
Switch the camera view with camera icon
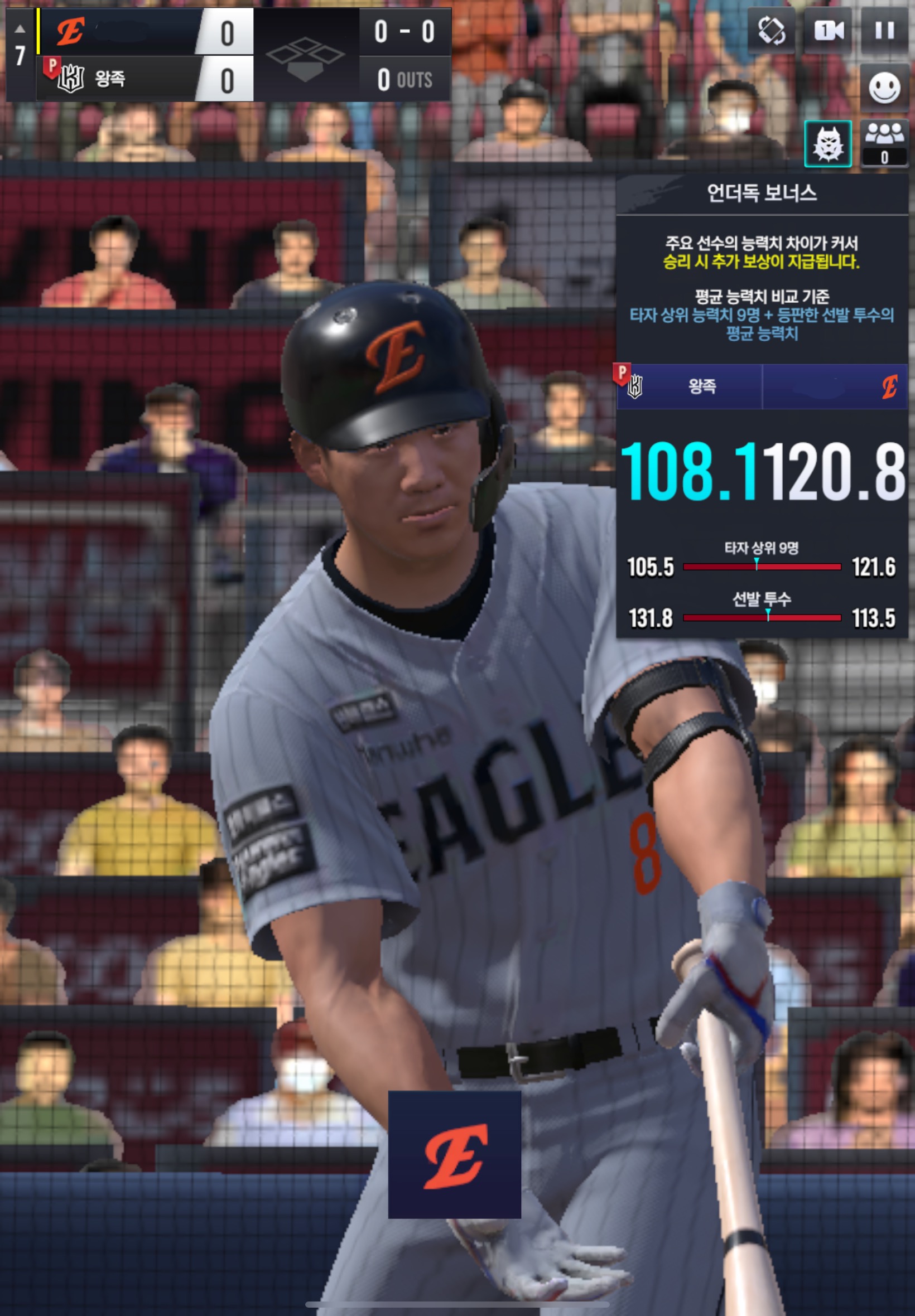click(828, 30)
